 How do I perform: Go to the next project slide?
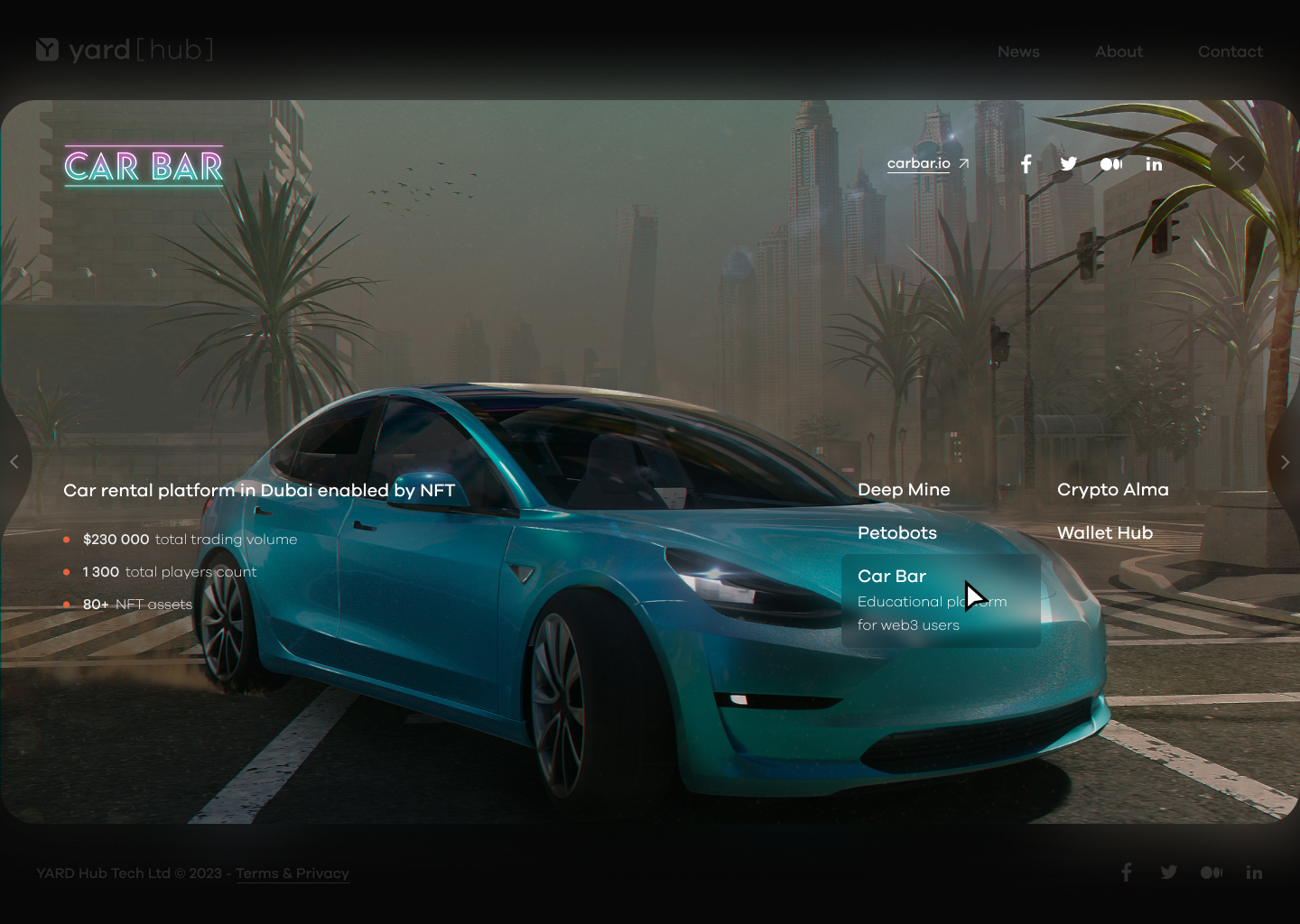(x=1285, y=462)
